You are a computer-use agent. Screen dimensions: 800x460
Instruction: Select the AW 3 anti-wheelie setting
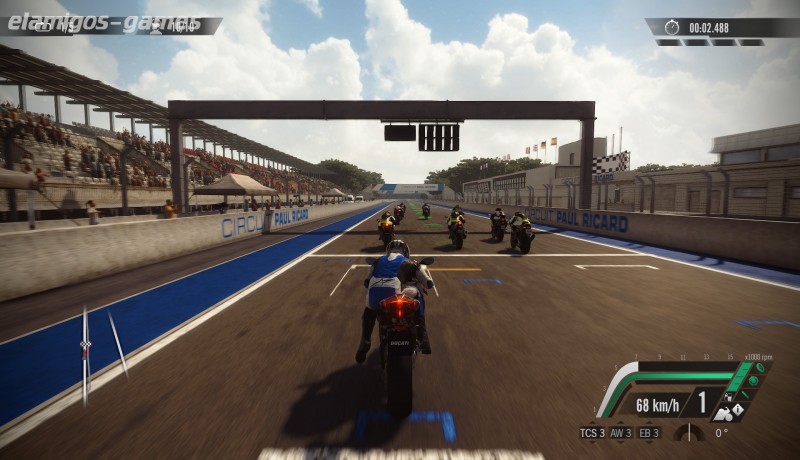[x=621, y=433]
